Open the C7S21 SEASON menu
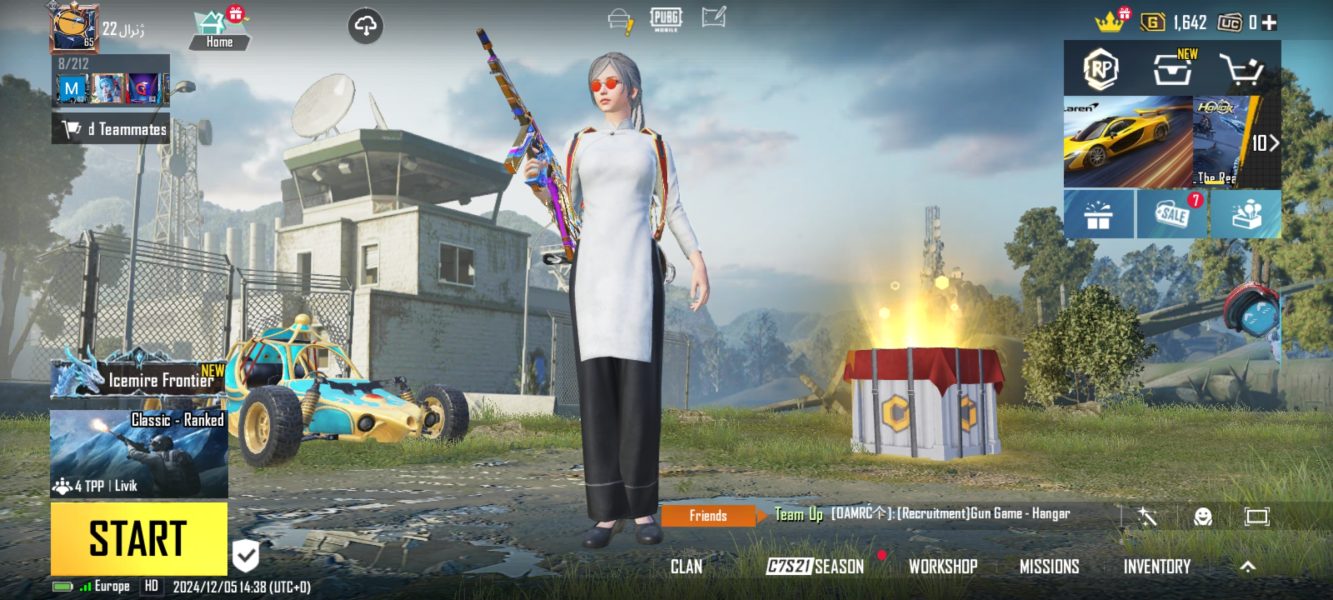Image resolution: width=1333 pixels, height=600 pixels. coord(815,567)
